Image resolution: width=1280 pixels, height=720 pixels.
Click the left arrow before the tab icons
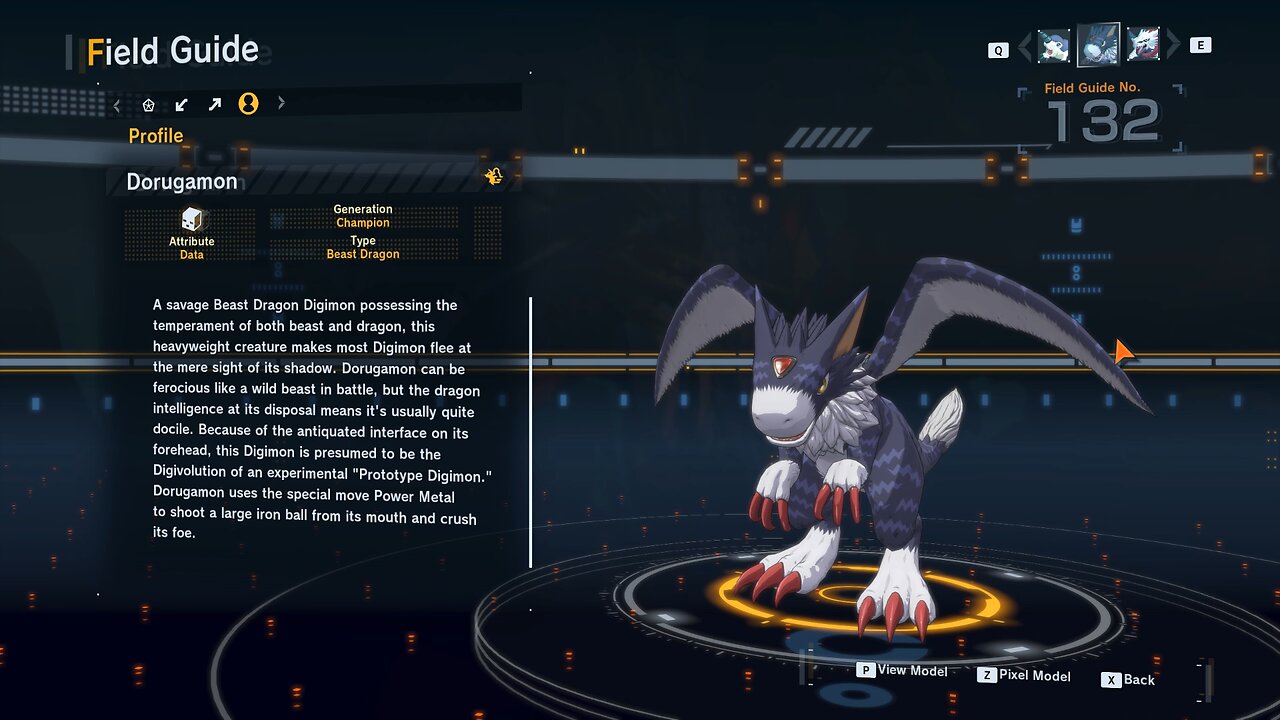[117, 104]
